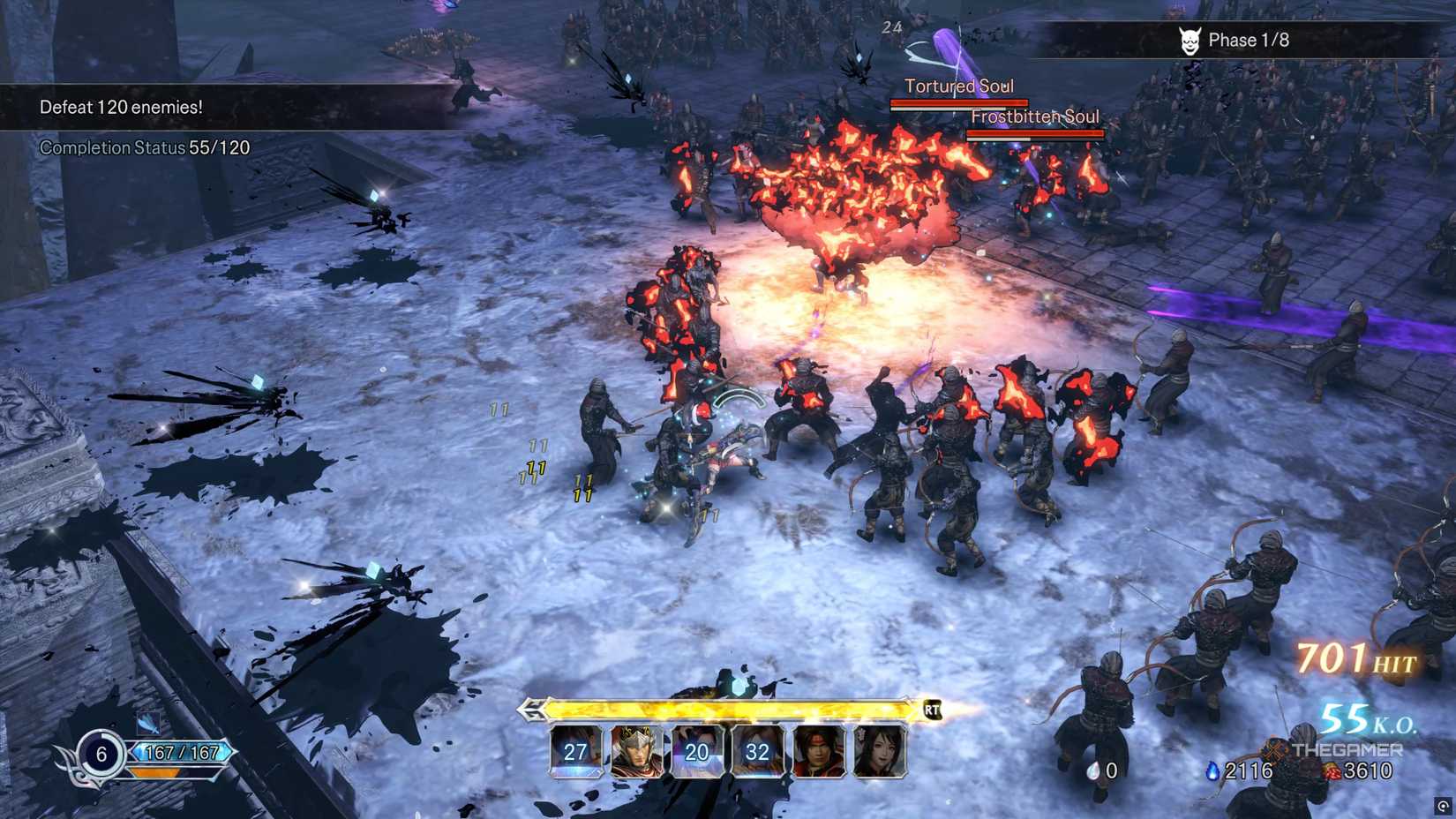Image resolution: width=1456 pixels, height=819 pixels.
Task: Select the portrait showing cooldown 32
Action: point(756,752)
